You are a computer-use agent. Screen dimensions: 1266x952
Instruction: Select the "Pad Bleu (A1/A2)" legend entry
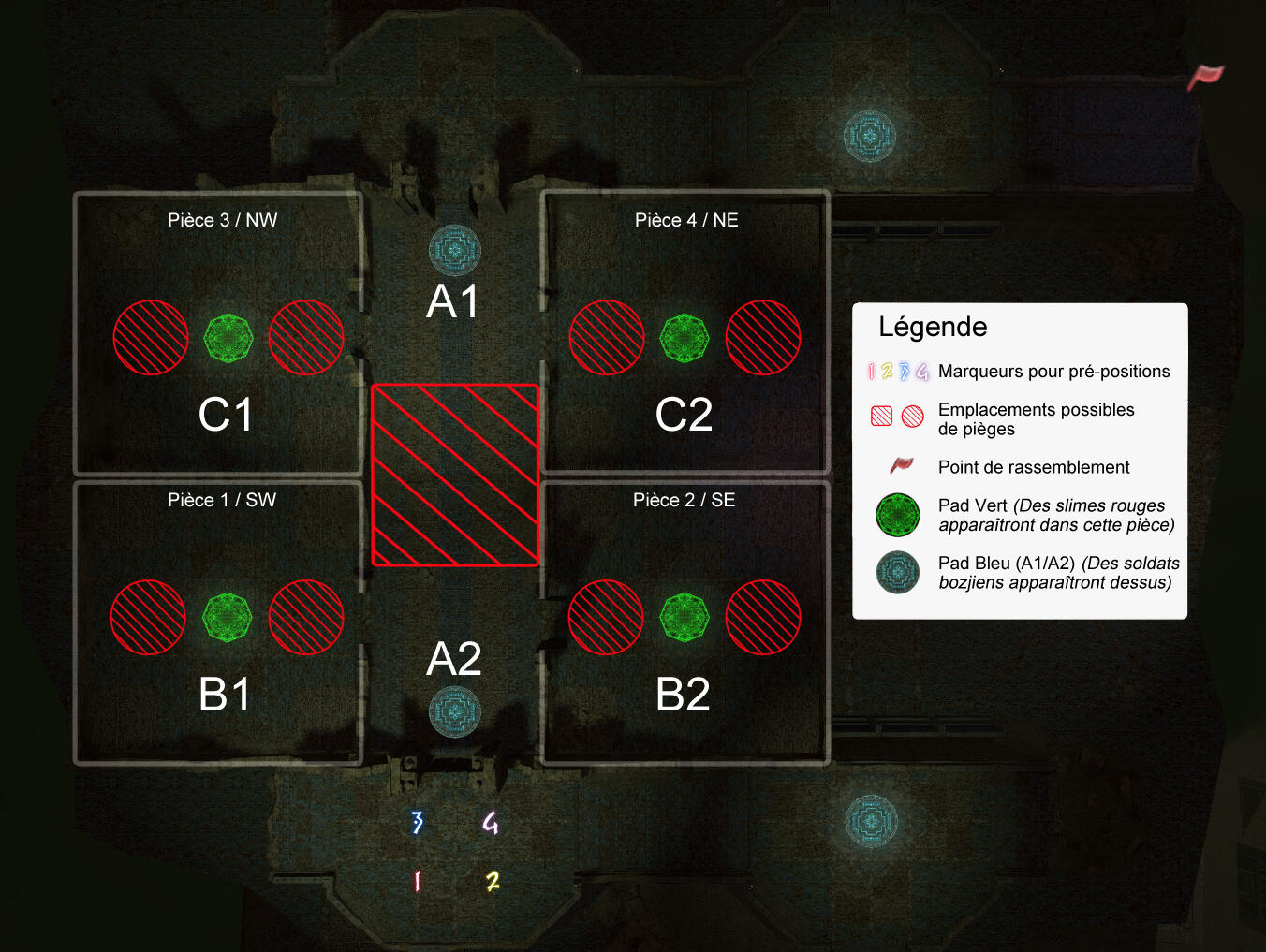click(x=1058, y=572)
